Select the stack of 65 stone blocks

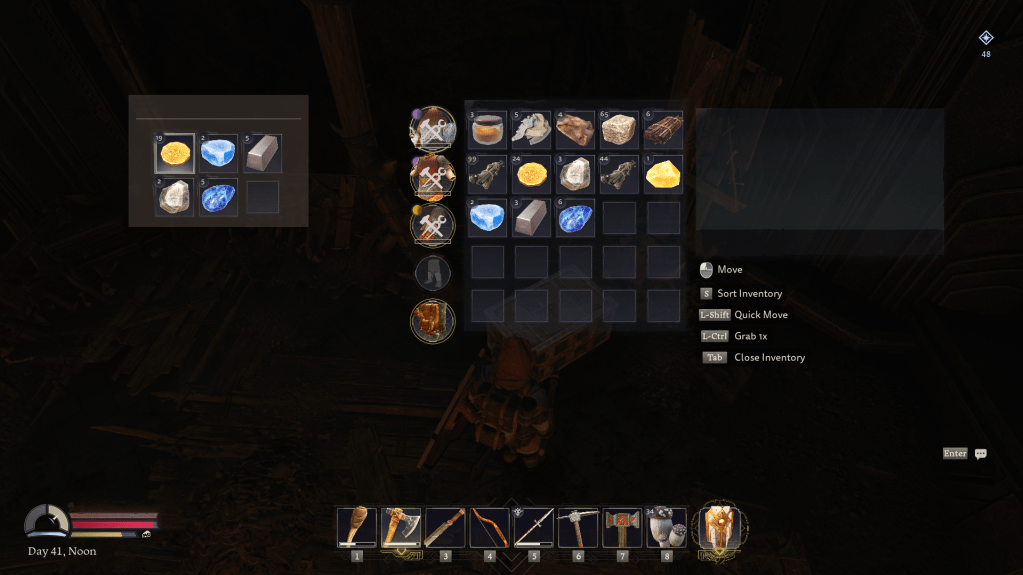[619, 130]
